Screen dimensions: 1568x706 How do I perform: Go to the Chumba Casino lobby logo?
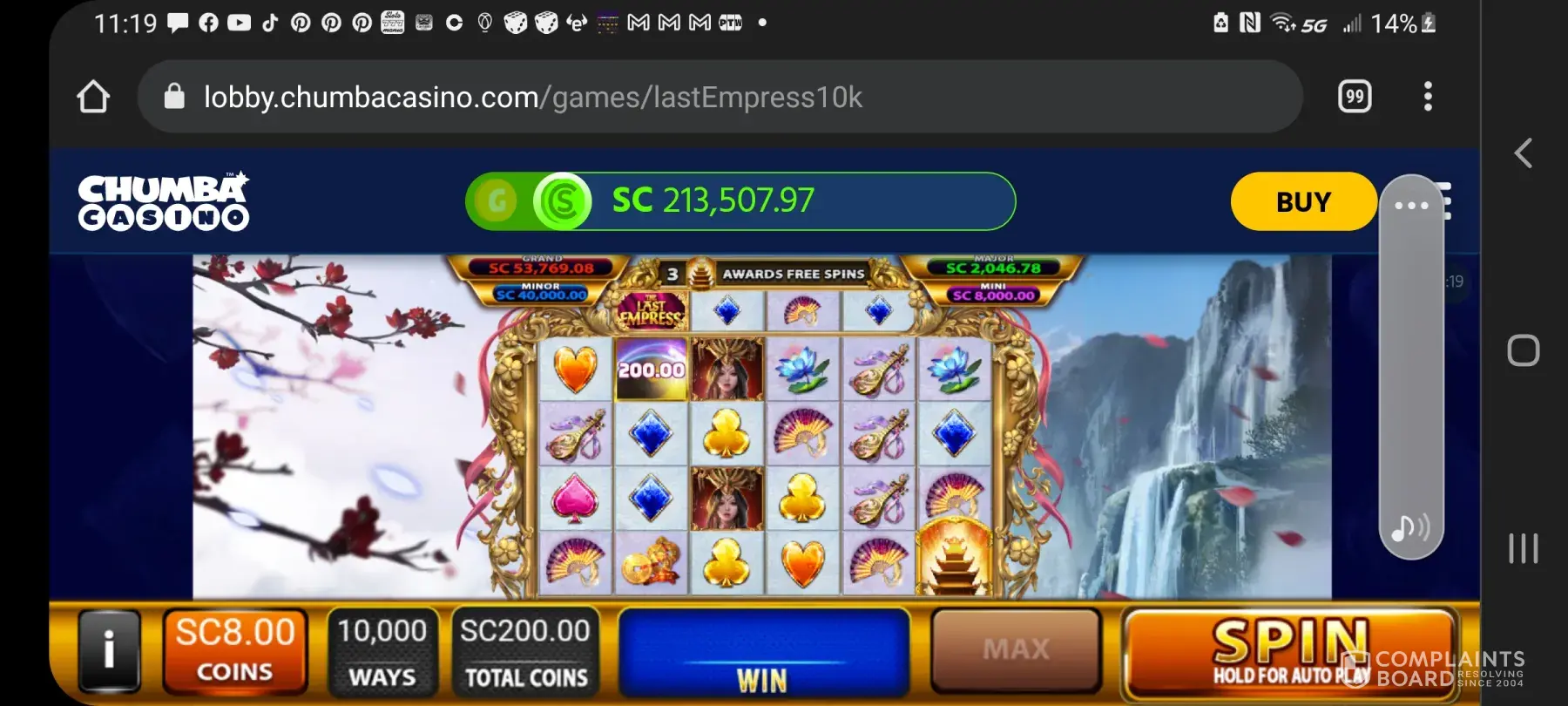pyautogui.click(x=164, y=201)
